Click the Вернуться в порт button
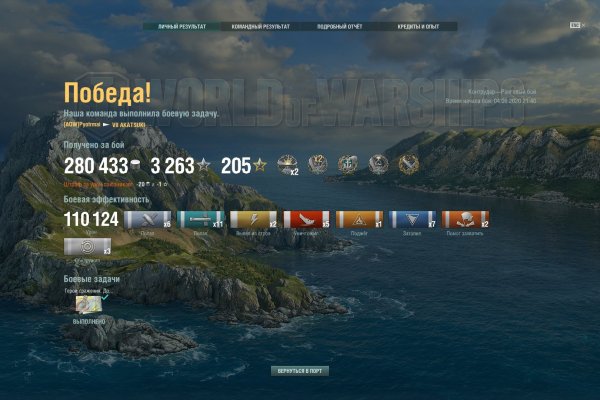The height and width of the screenshot is (400, 600). (300, 371)
